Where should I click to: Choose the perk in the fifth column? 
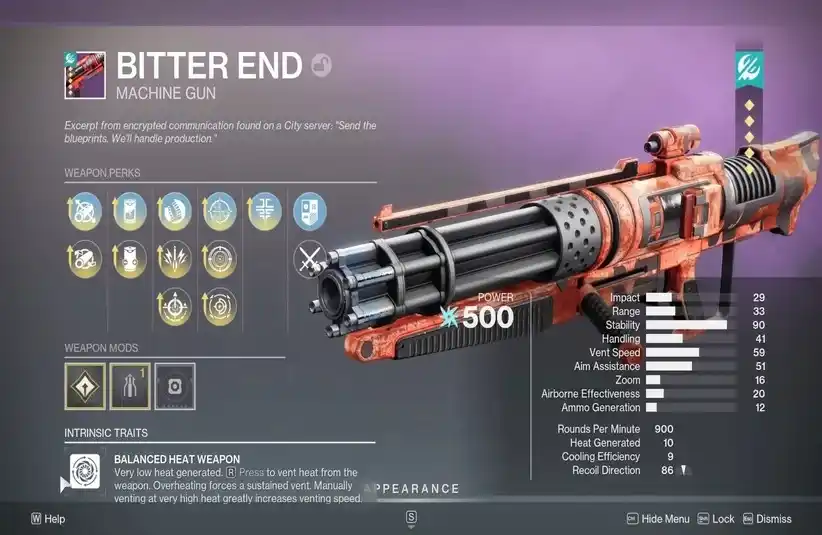(x=264, y=210)
